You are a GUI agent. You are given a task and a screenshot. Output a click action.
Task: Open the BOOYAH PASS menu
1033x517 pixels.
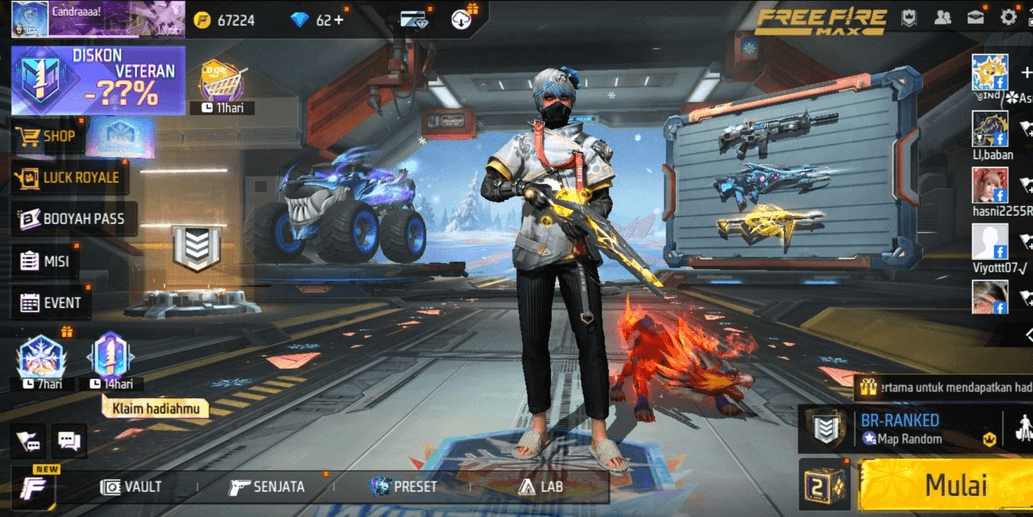(72, 219)
